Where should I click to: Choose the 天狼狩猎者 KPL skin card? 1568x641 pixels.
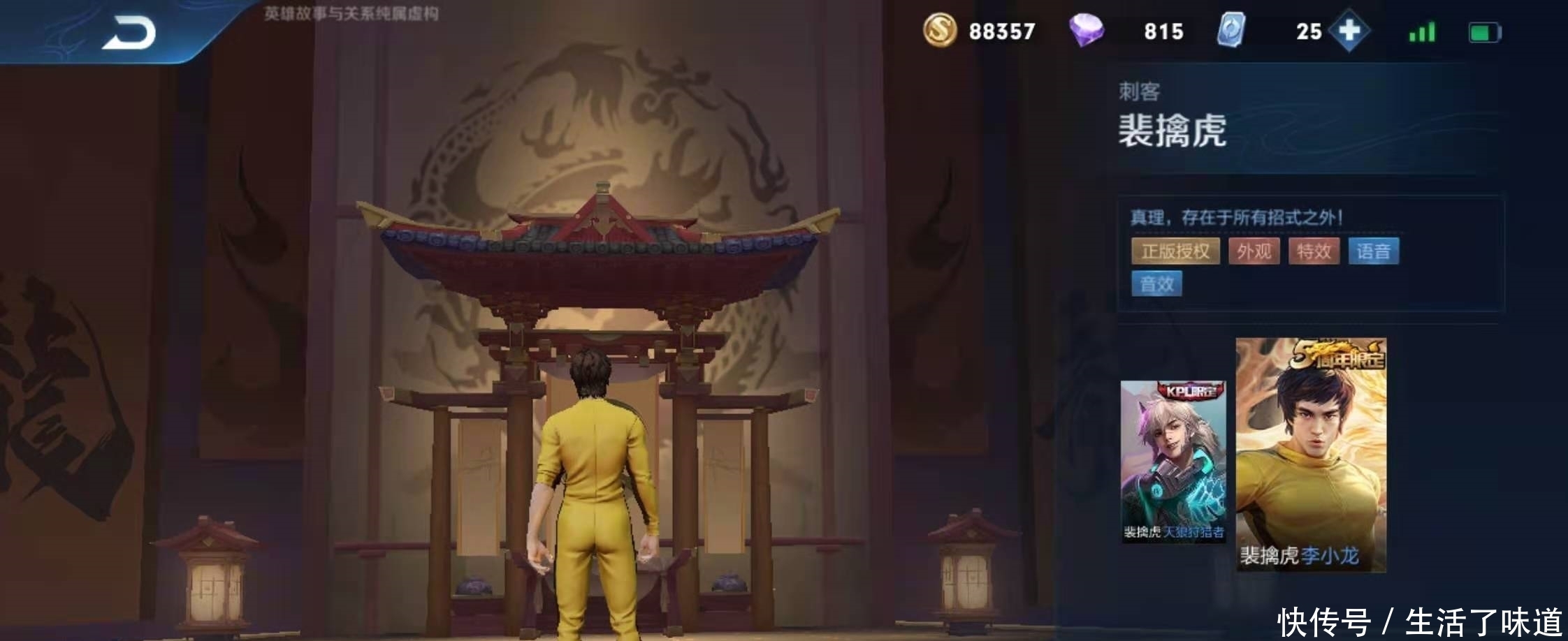click(1173, 462)
